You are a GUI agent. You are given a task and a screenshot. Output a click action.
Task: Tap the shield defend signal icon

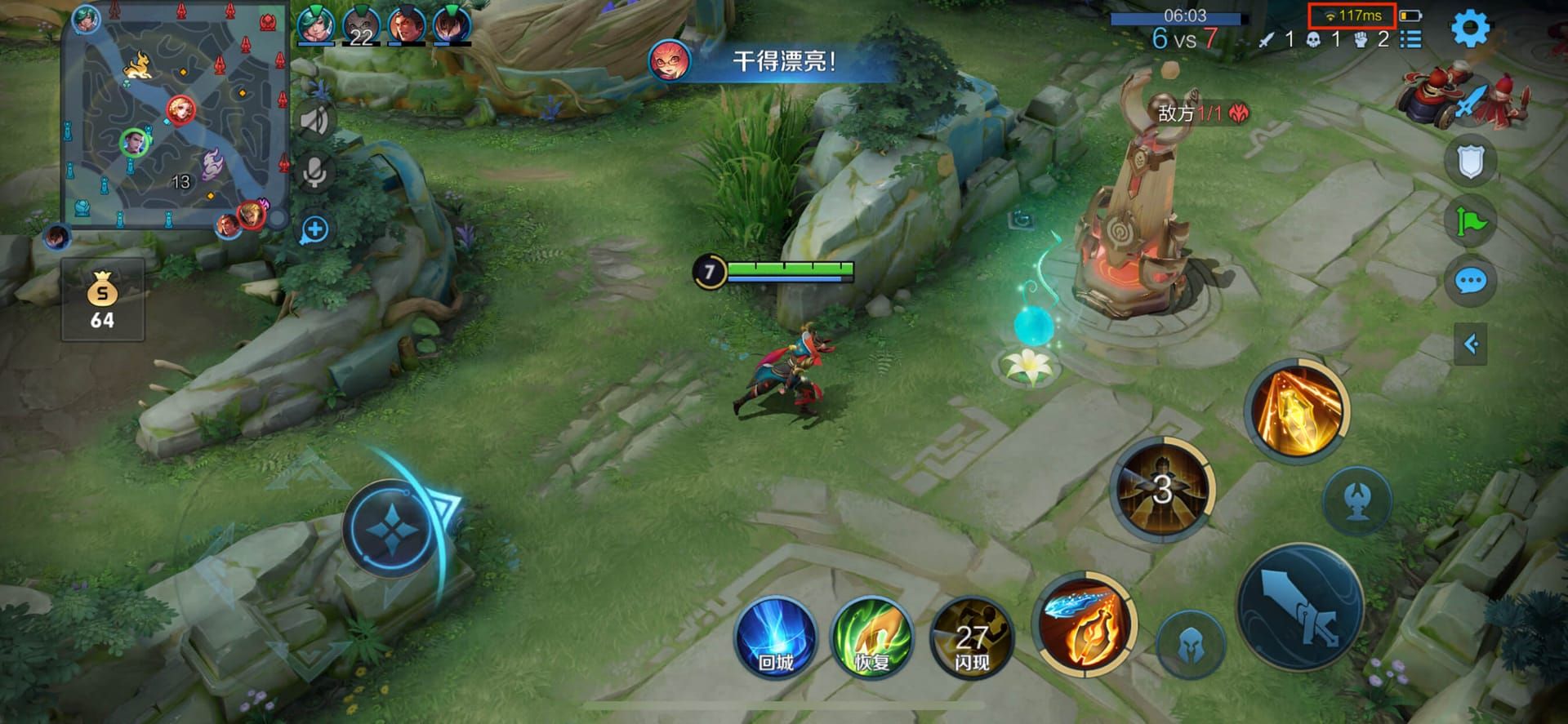1470,160
